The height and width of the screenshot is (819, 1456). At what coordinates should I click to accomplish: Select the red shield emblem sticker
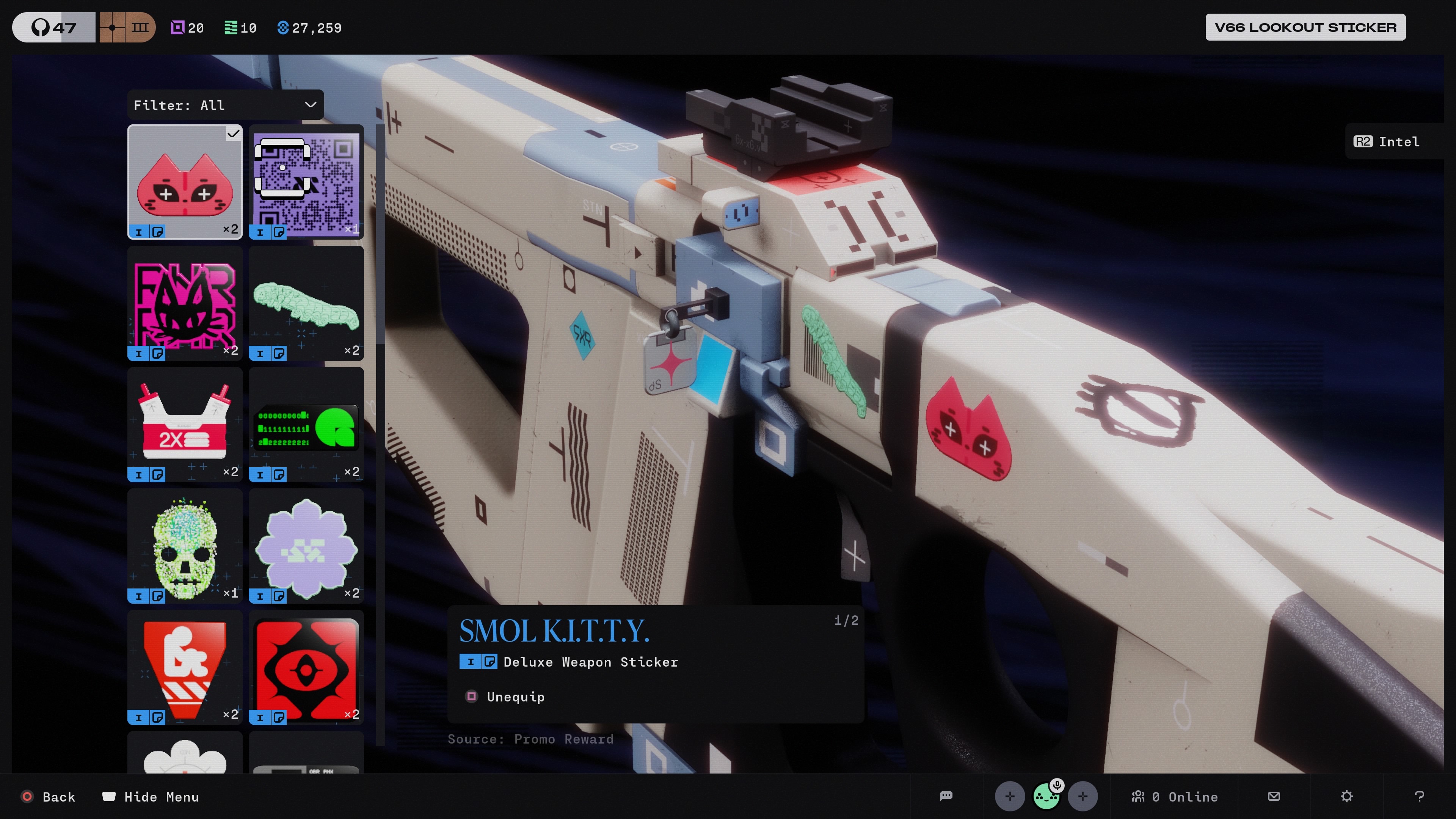[185, 667]
